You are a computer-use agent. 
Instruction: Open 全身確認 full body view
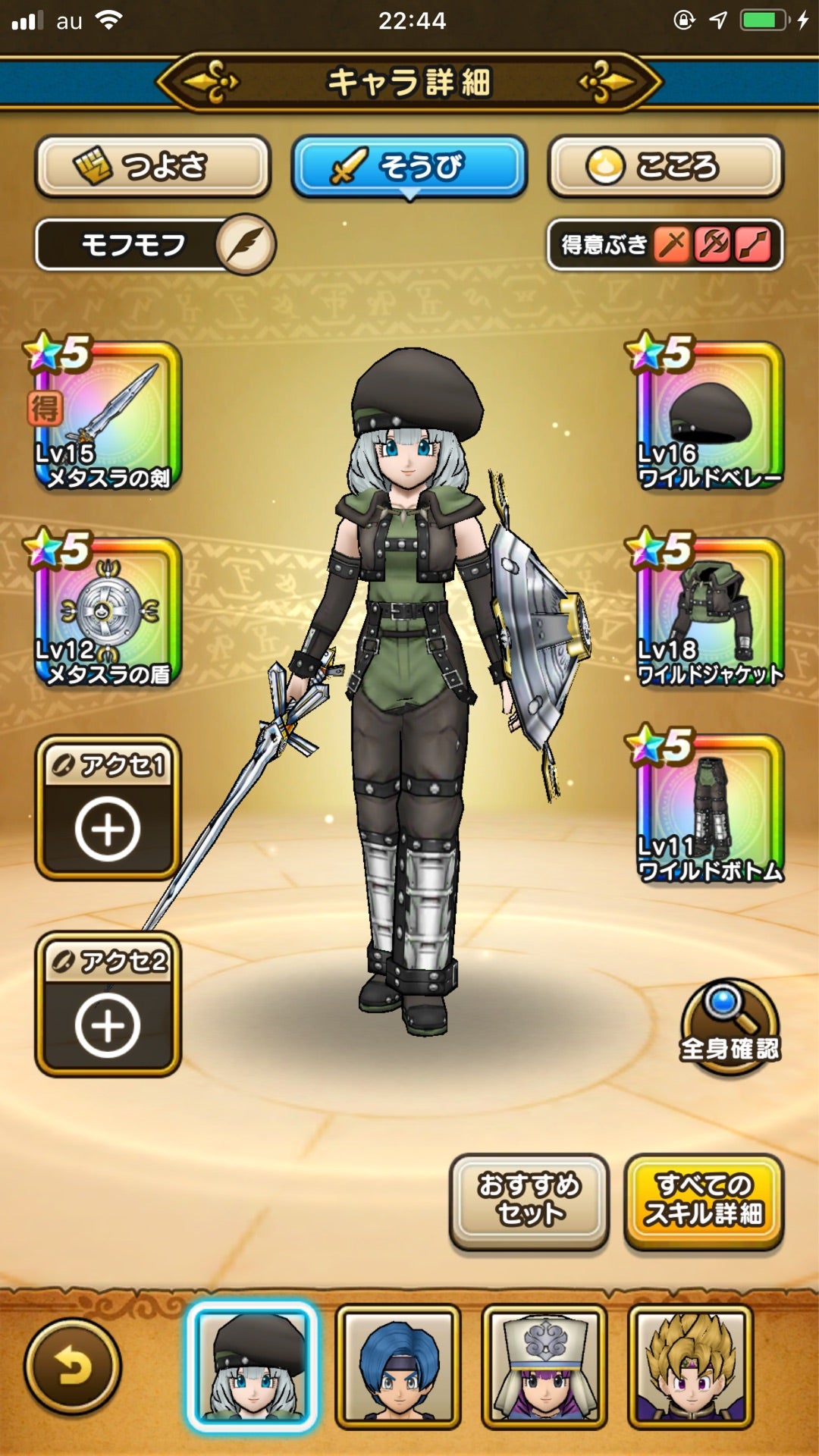click(x=729, y=1027)
